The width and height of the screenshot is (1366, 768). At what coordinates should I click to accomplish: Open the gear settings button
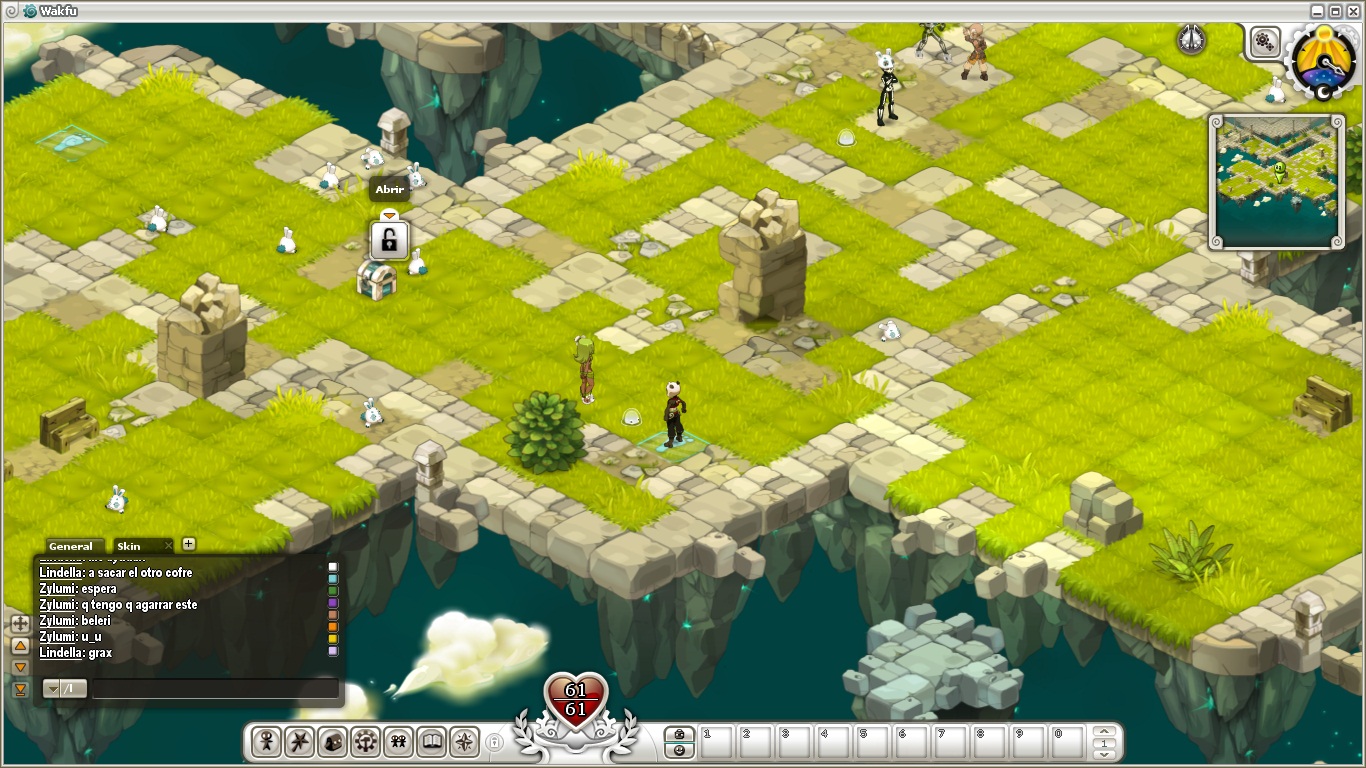point(1265,42)
